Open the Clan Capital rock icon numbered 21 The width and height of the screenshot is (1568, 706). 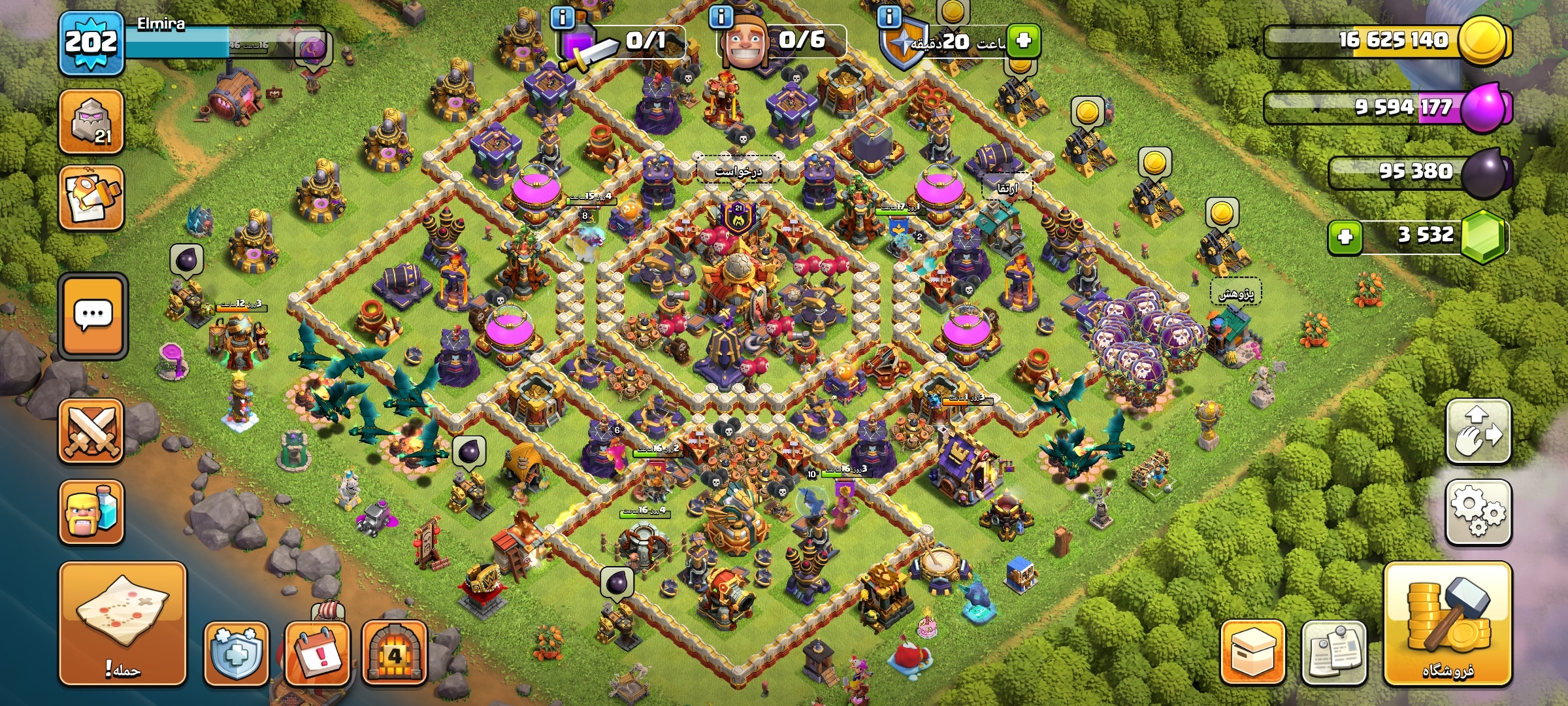(x=91, y=122)
